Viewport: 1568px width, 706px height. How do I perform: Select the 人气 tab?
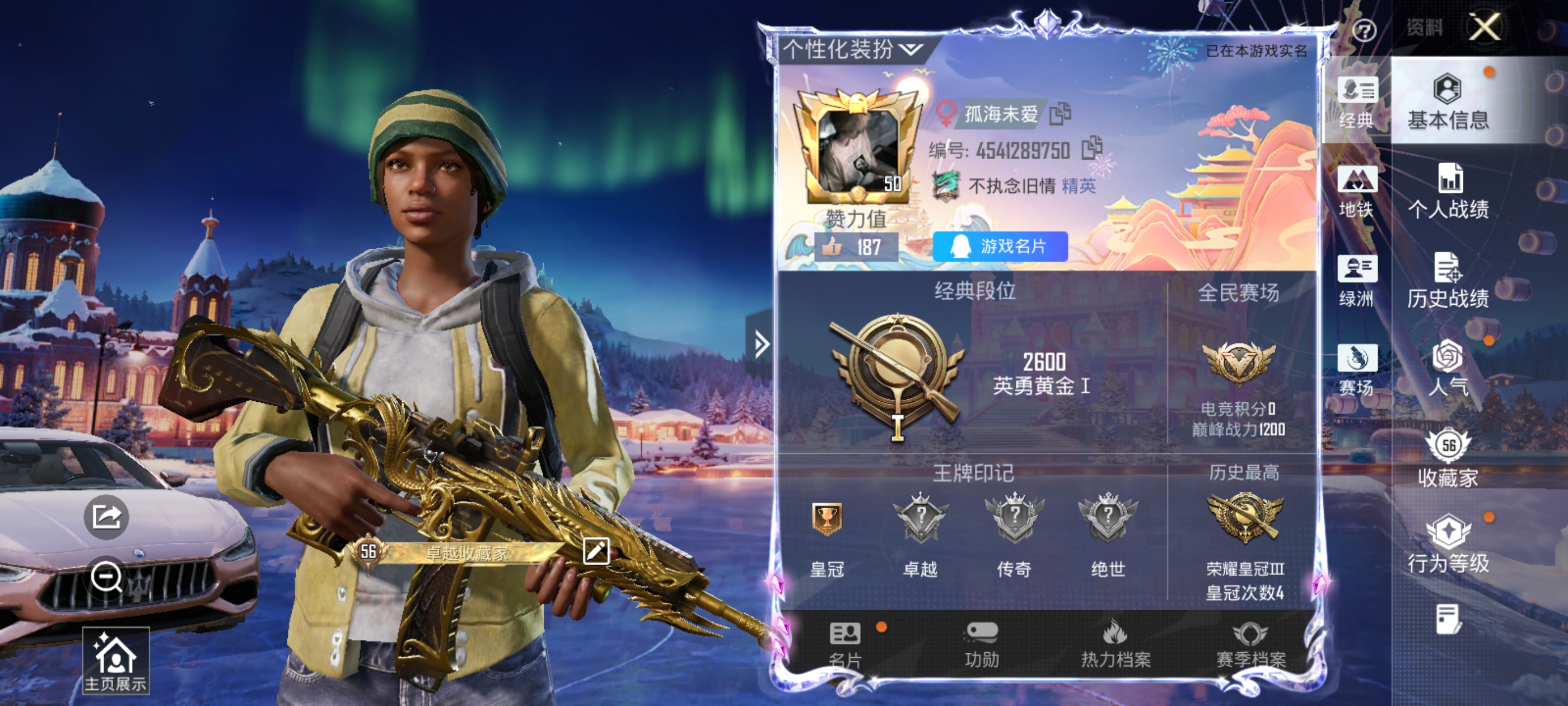pos(1448,369)
